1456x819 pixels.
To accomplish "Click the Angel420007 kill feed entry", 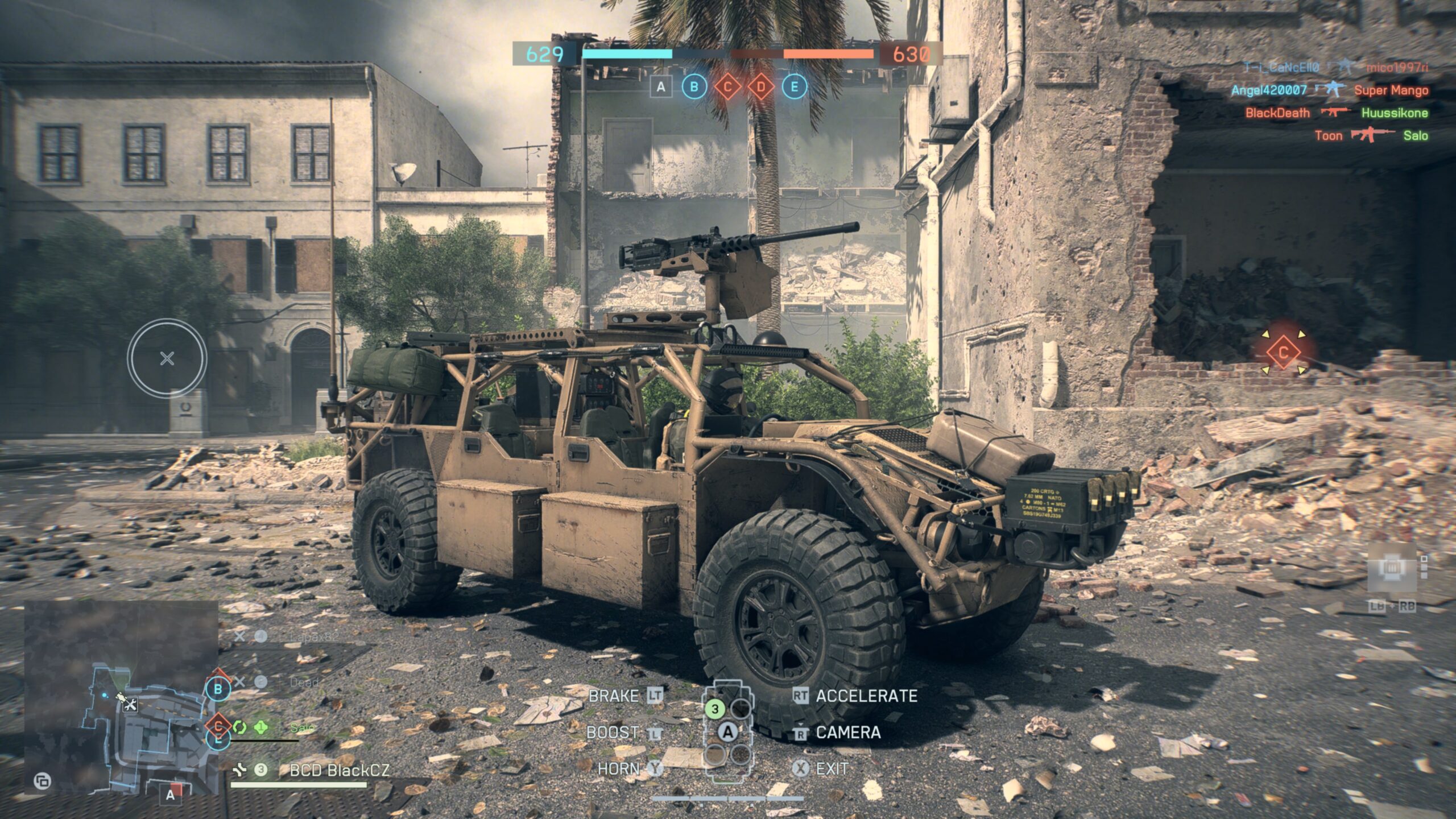I will (x=1268, y=90).
